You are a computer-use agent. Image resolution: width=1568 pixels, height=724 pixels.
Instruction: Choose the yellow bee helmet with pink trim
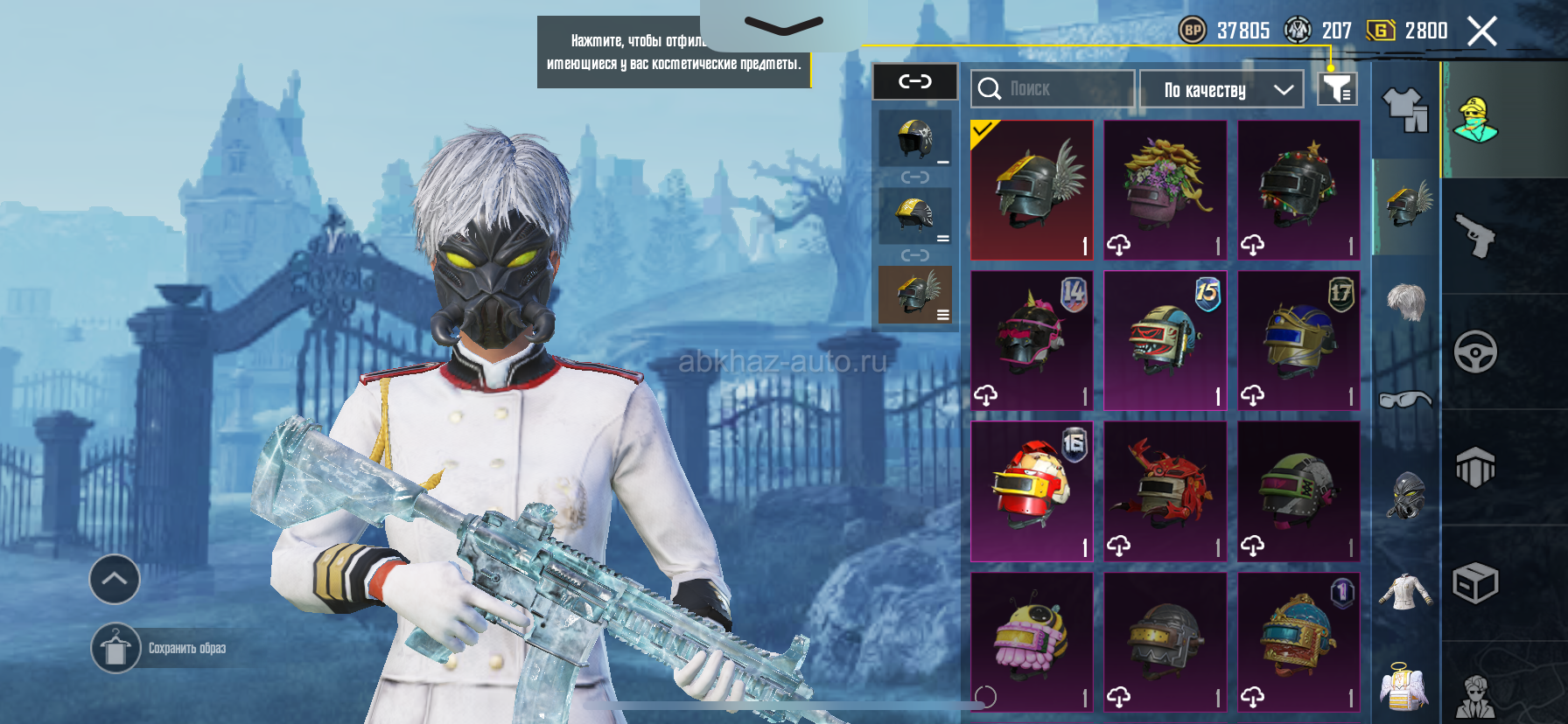[1032, 642]
